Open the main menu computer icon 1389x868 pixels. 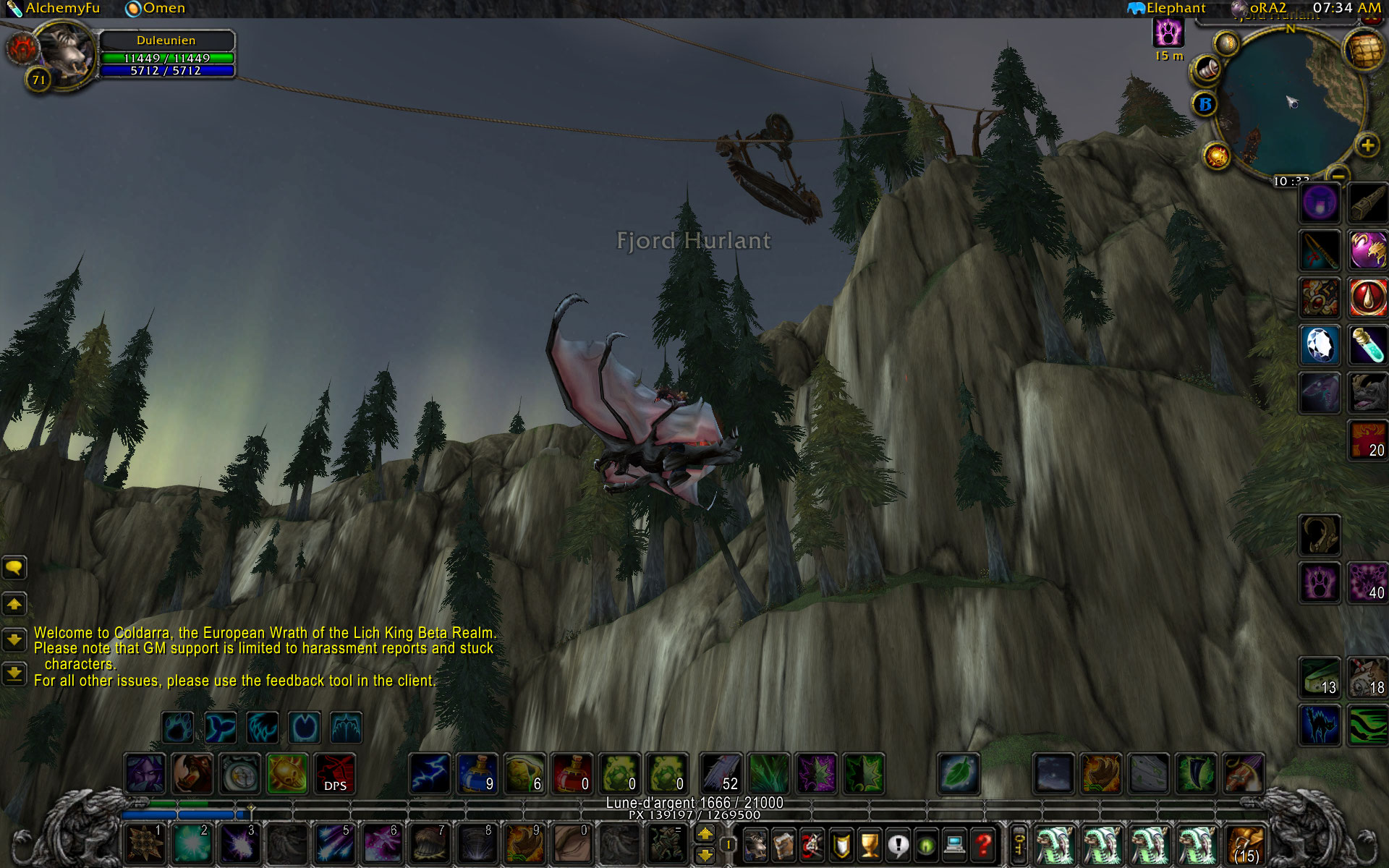click(955, 844)
